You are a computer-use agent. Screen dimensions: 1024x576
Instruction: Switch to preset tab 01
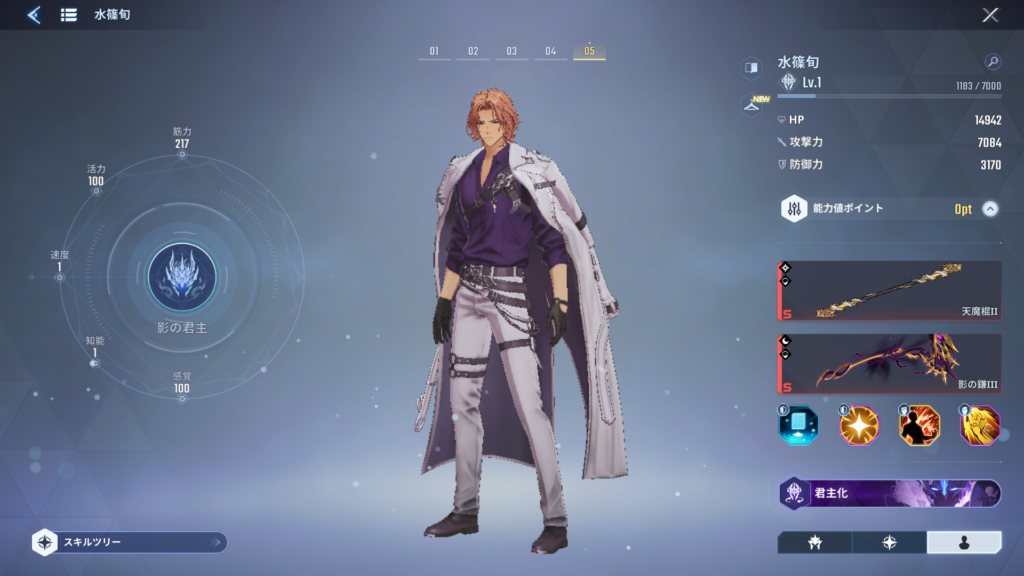coord(434,51)
